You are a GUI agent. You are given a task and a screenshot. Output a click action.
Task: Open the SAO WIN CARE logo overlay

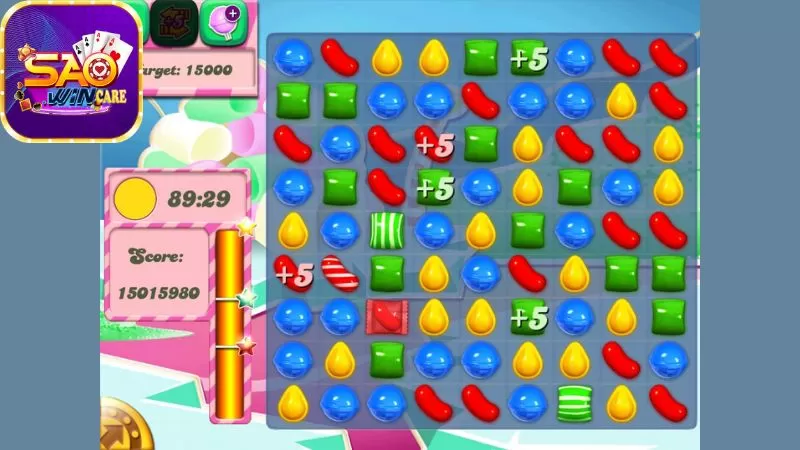71,71
